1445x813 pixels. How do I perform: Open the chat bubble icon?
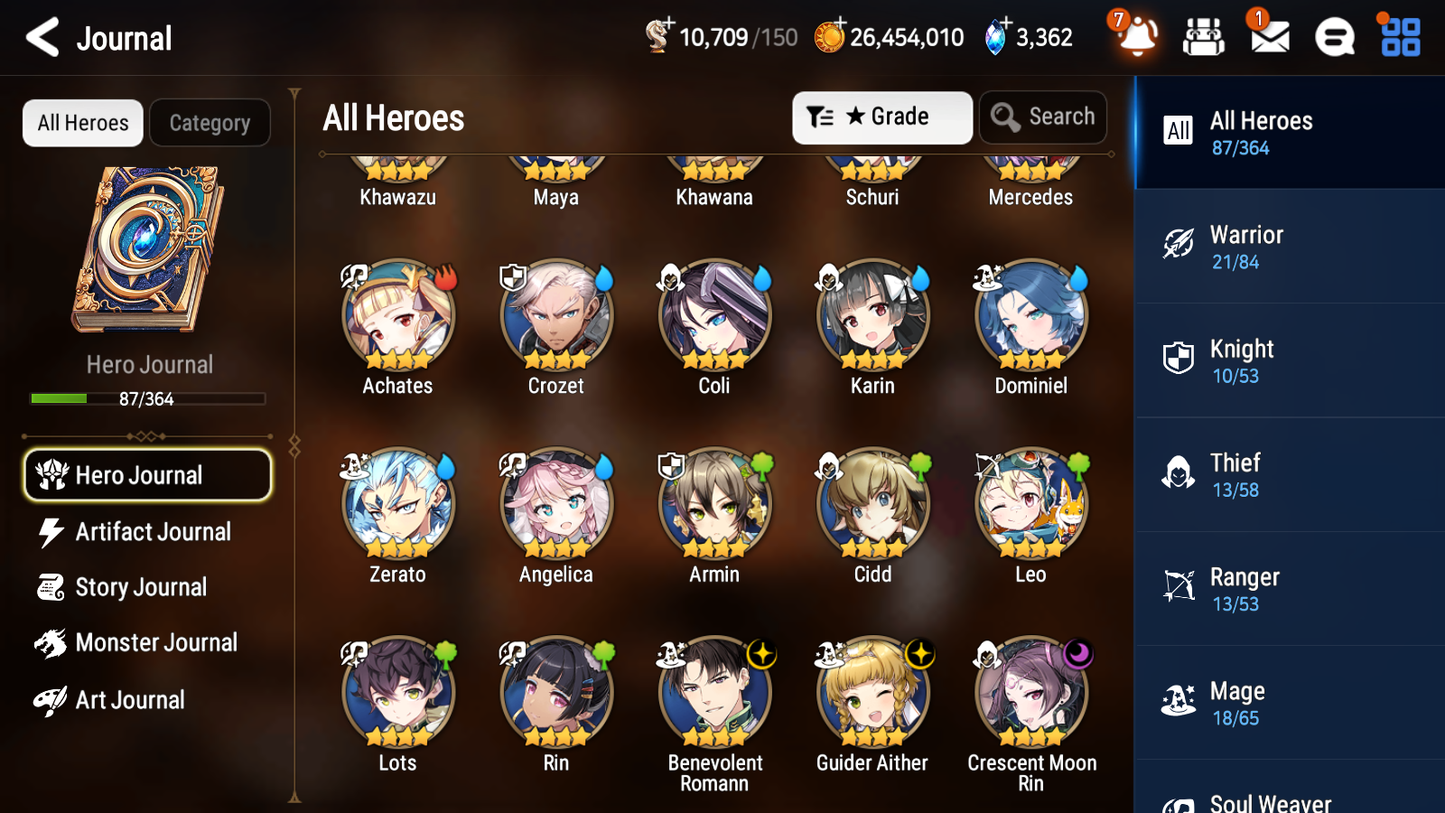(x=1333, y=36)
